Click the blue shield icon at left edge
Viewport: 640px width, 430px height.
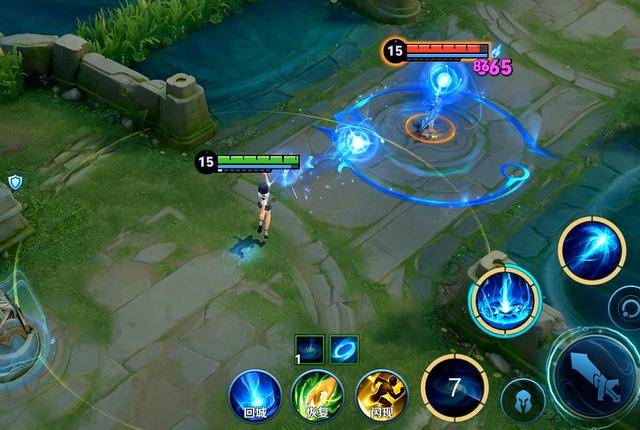click(x=15, y=181)
